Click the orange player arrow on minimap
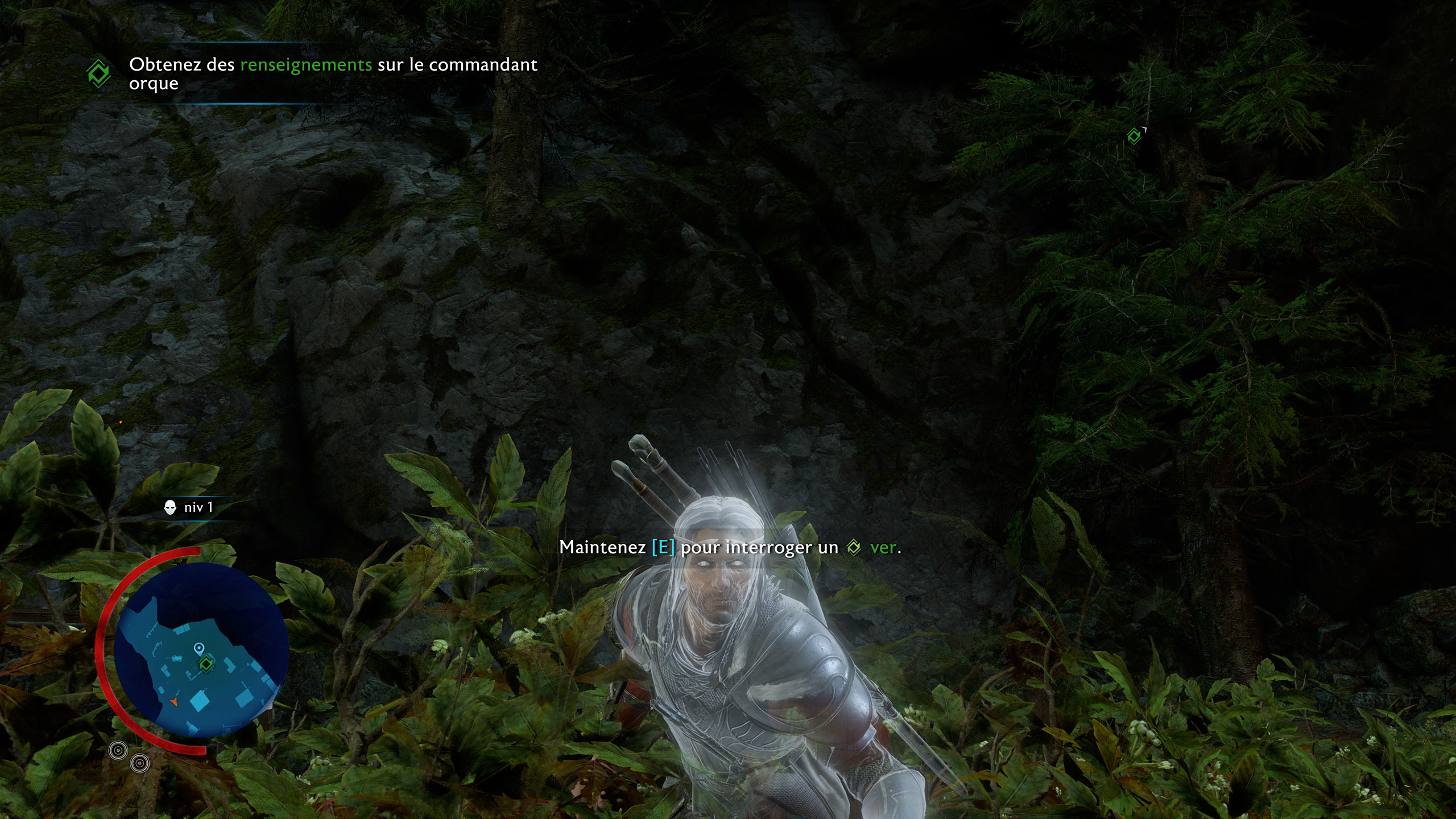Image resolution: width=1456 pixels, height=819 pixels. point(173,703)
